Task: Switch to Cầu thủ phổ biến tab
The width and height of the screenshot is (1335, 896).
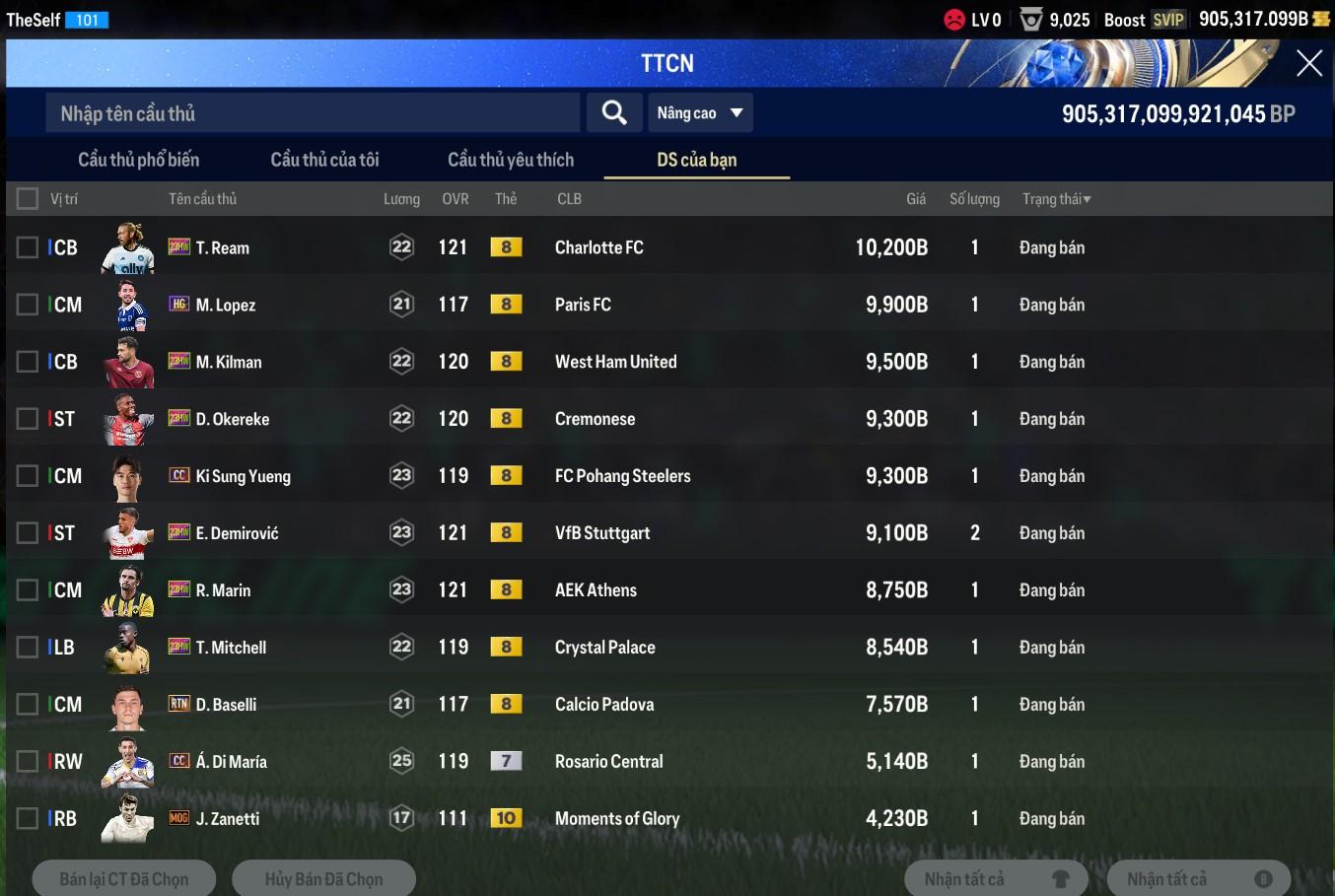Action: pos(138,160)
